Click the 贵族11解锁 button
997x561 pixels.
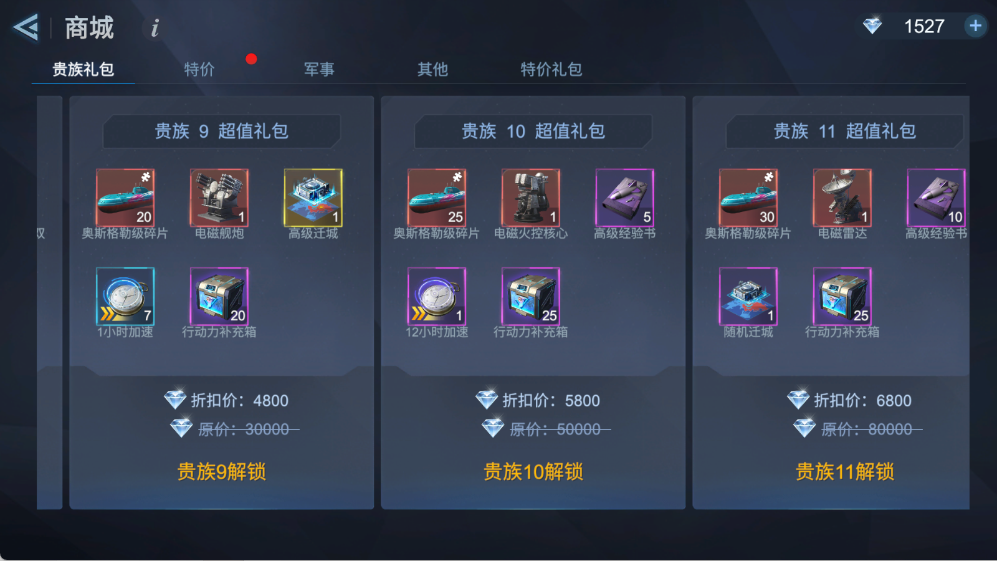pyautogui.click(x=845, y=471)
